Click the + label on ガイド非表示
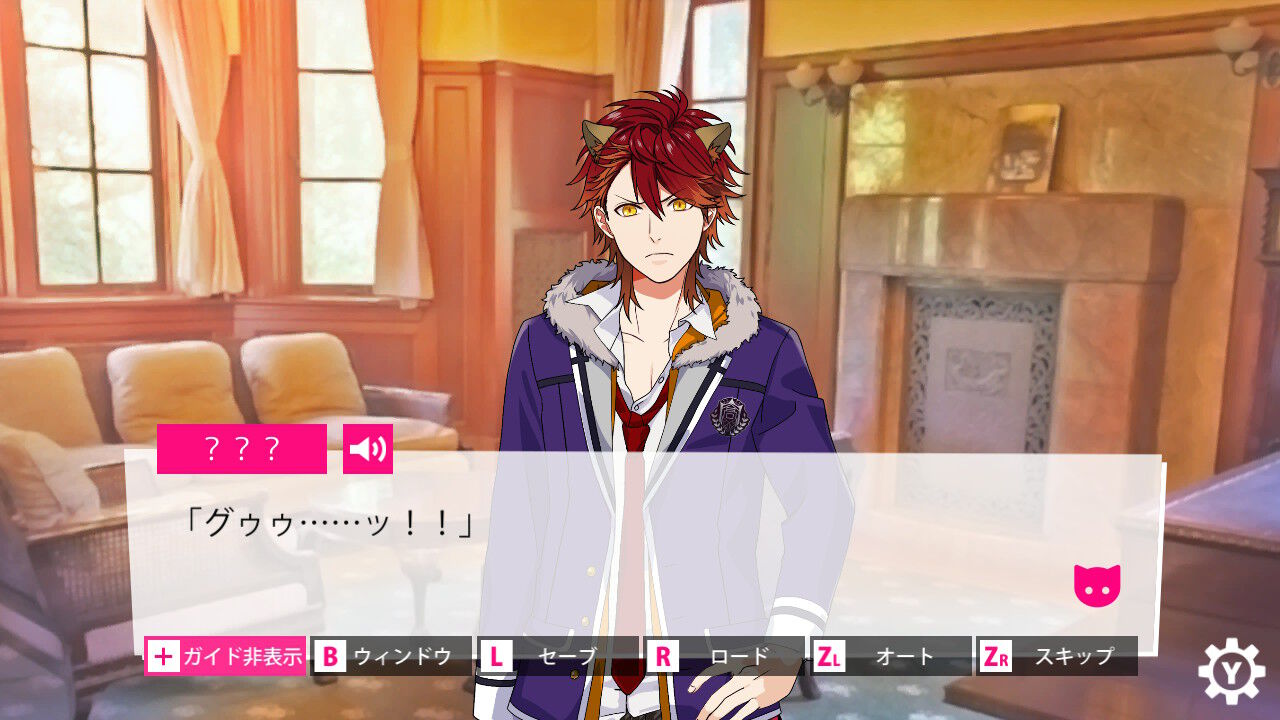The height and width of the screenshot is (720, 1280). click(x=163, y=657)
